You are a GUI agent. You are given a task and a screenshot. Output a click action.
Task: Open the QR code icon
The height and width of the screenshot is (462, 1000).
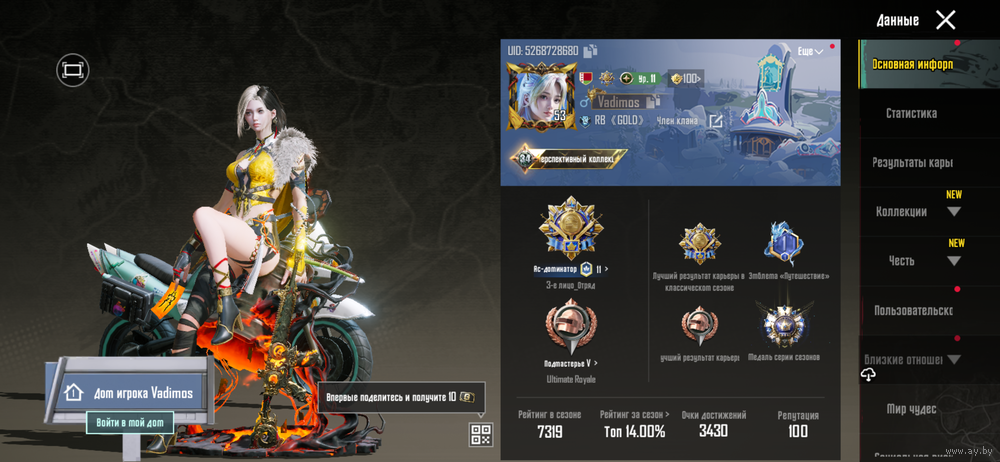coord(481,434)
